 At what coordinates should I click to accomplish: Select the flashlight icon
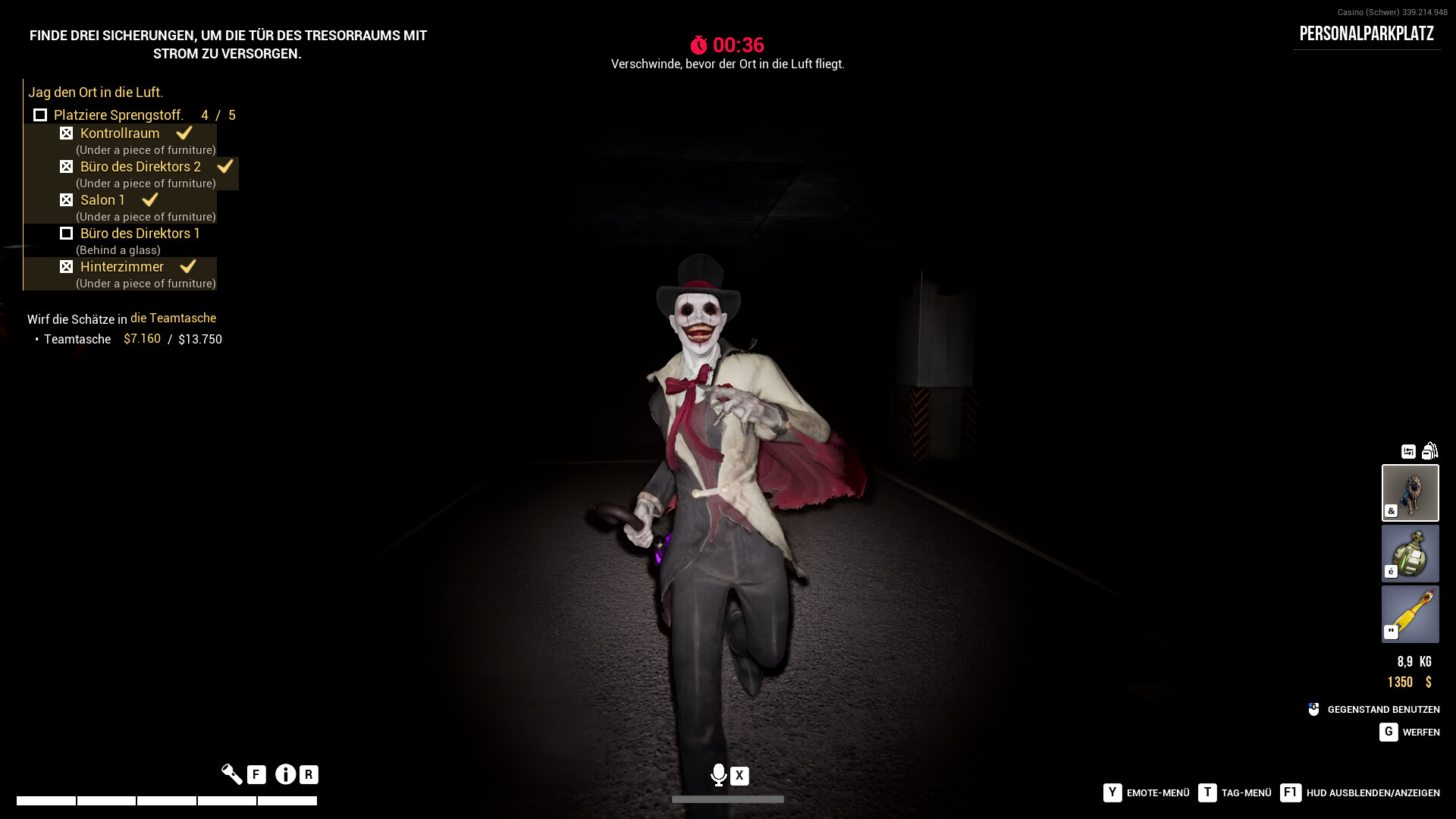point(232,774)
